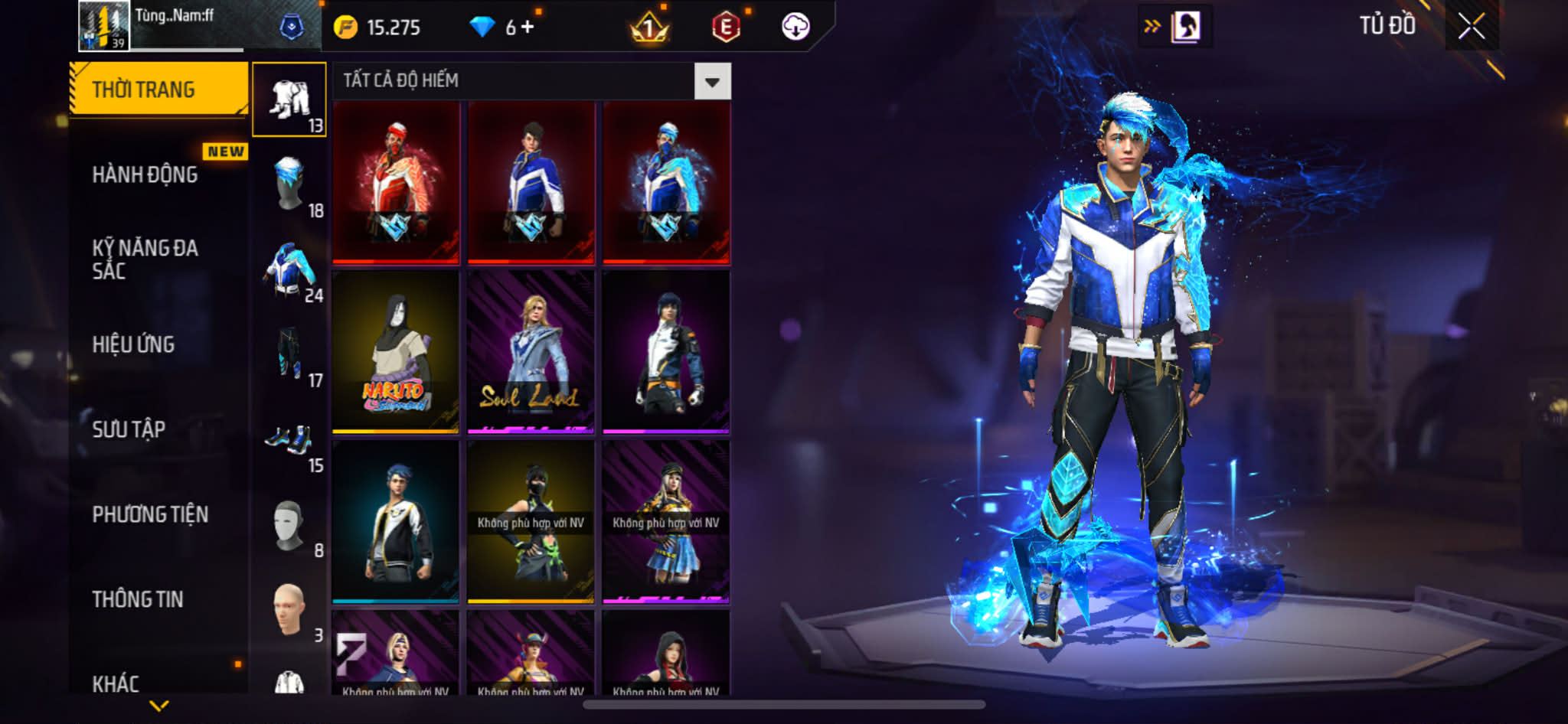The width and height of the screenshot is (1568, 724).
Task: Go to the SƯU TẬP tab
Action: click(x=129, y=429)
